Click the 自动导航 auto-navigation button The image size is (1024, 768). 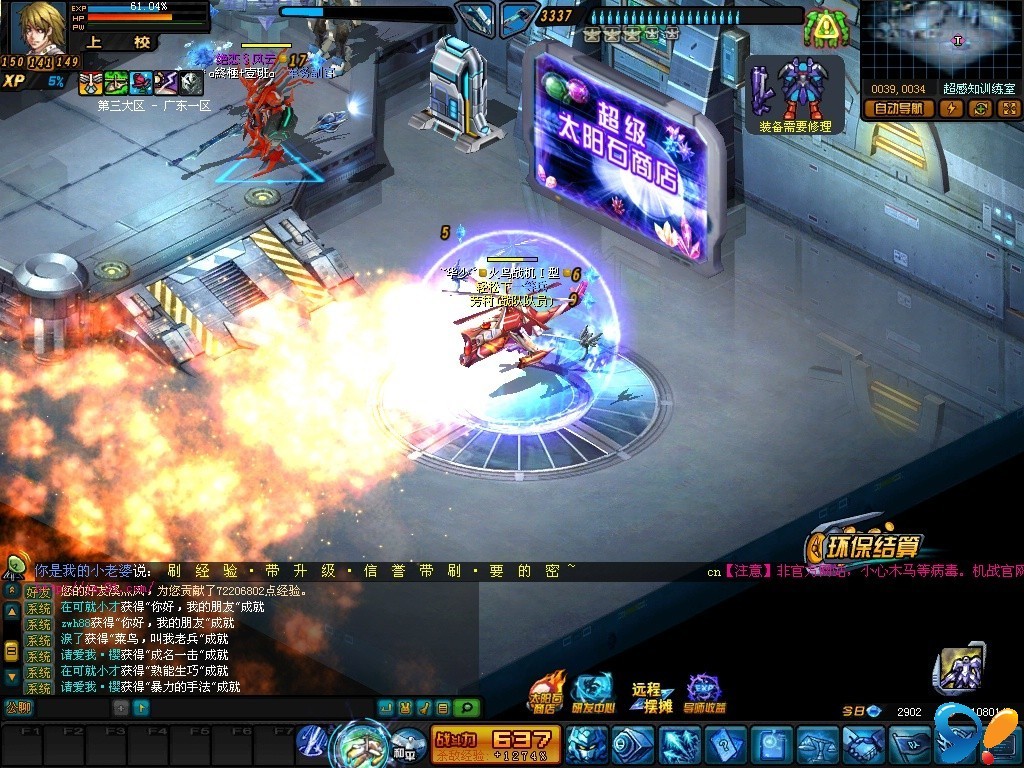[x=901, y=109]
